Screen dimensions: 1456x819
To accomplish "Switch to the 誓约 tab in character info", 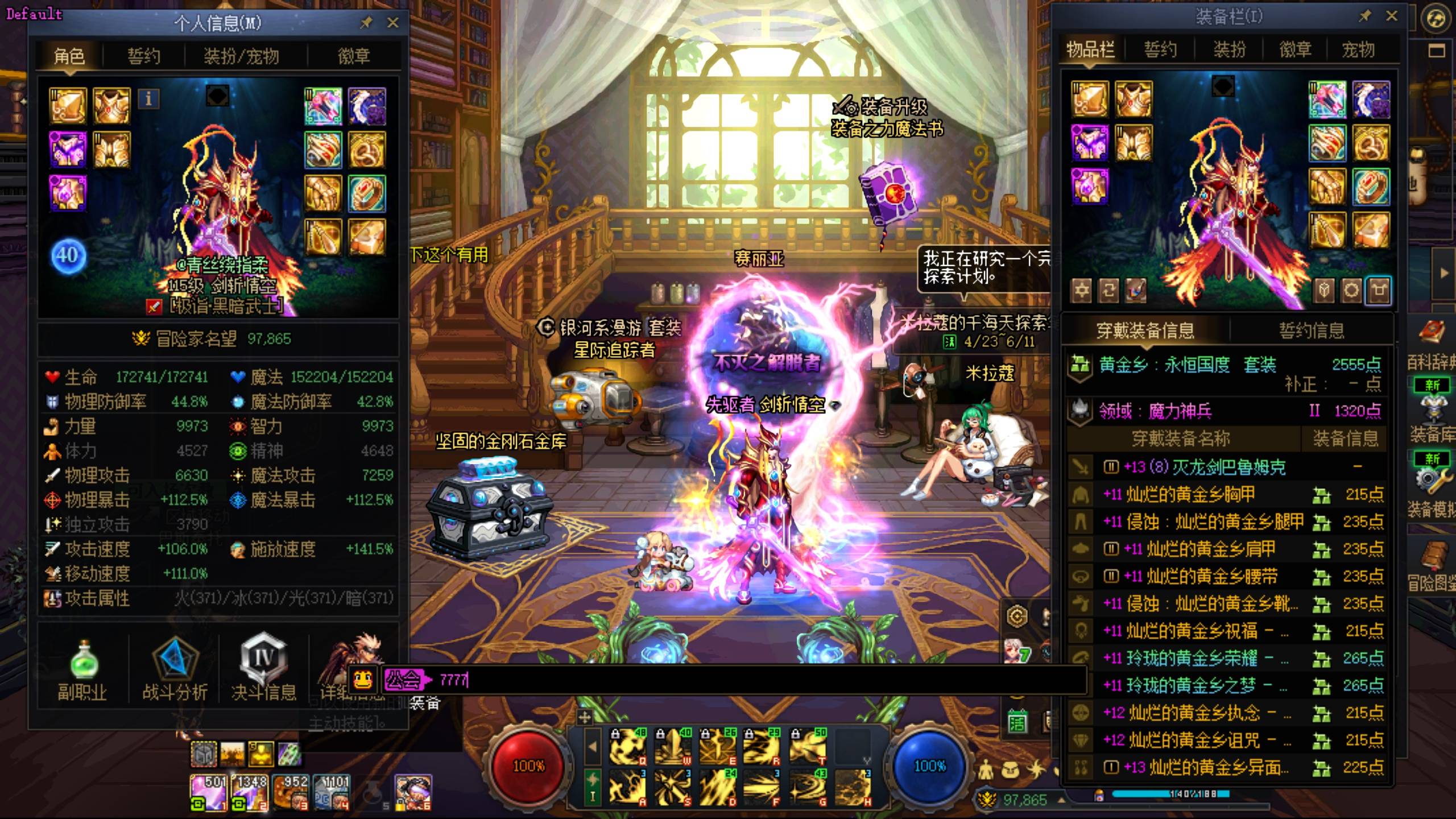I will point(143,56).
